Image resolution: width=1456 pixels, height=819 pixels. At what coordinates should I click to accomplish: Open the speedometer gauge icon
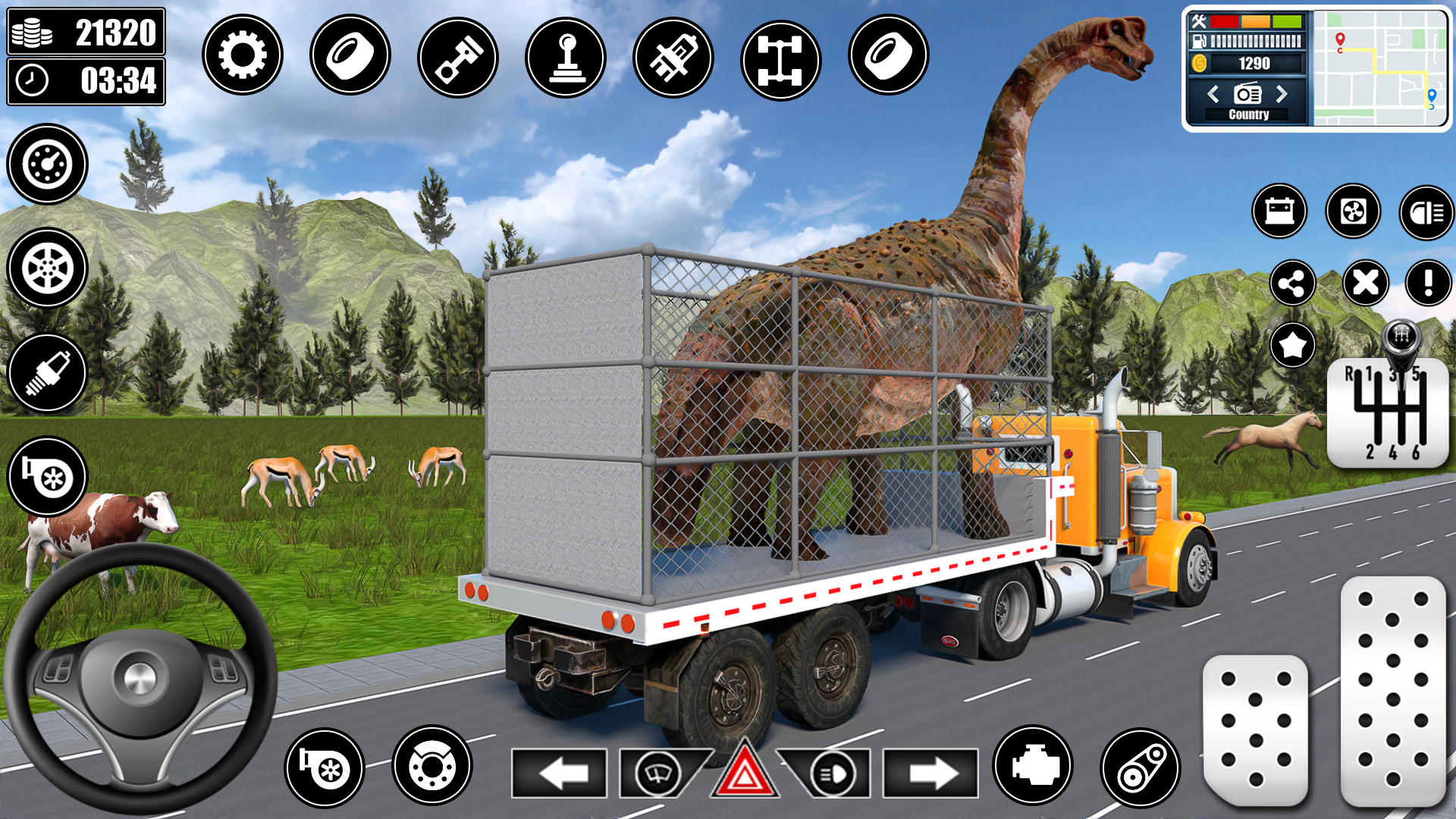[48, 165]
